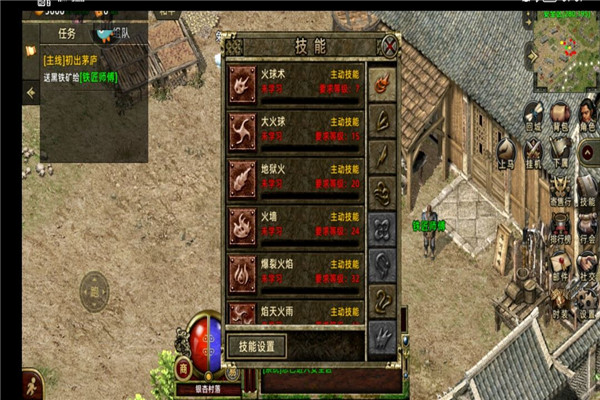Pick the 火墙 skill entry
Viewport: 600px width, 400px height.
296,223
